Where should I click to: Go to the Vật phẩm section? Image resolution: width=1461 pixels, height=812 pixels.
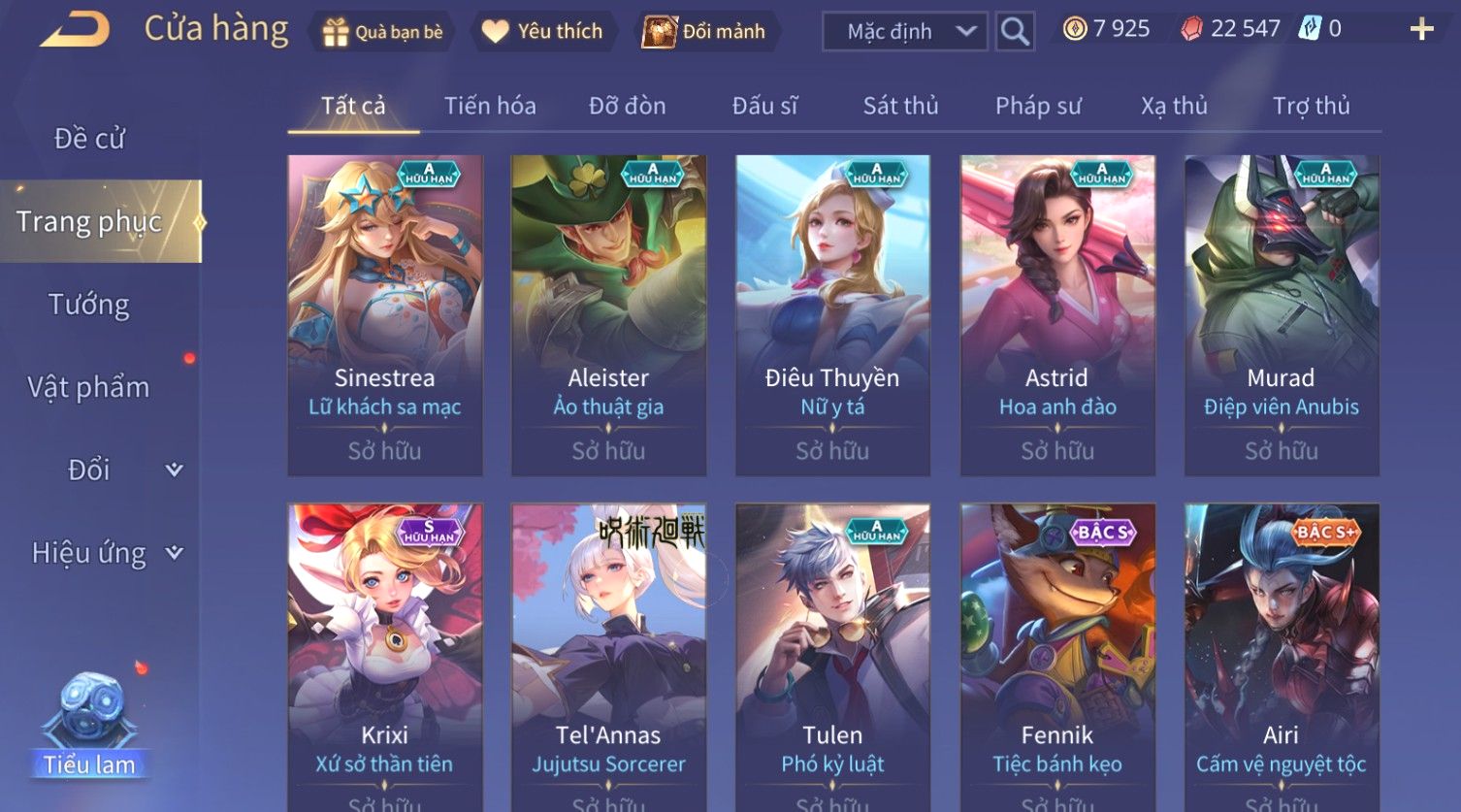pos(89,387)
